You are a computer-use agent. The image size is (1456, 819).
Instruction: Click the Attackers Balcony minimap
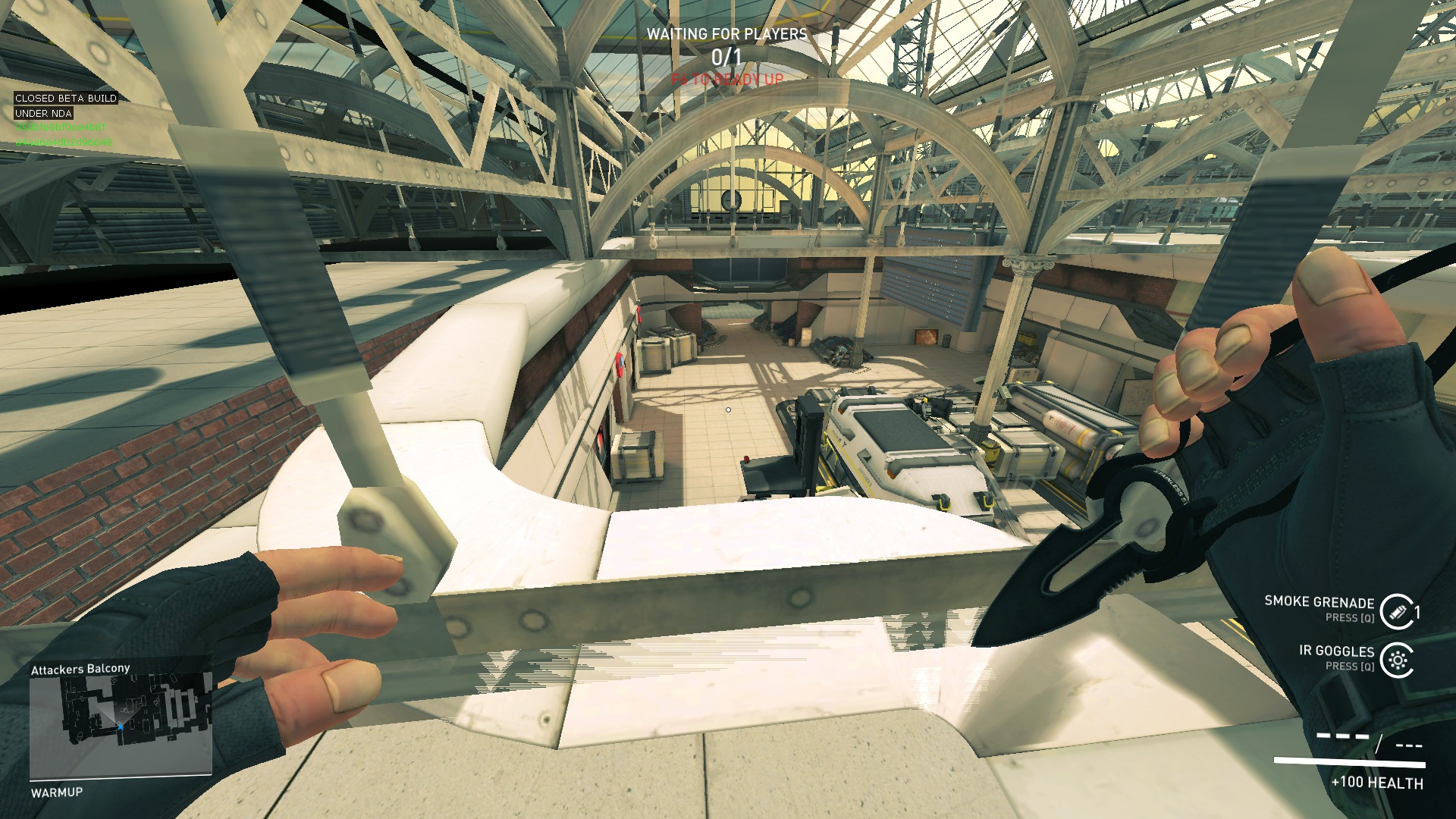[121, 726]
